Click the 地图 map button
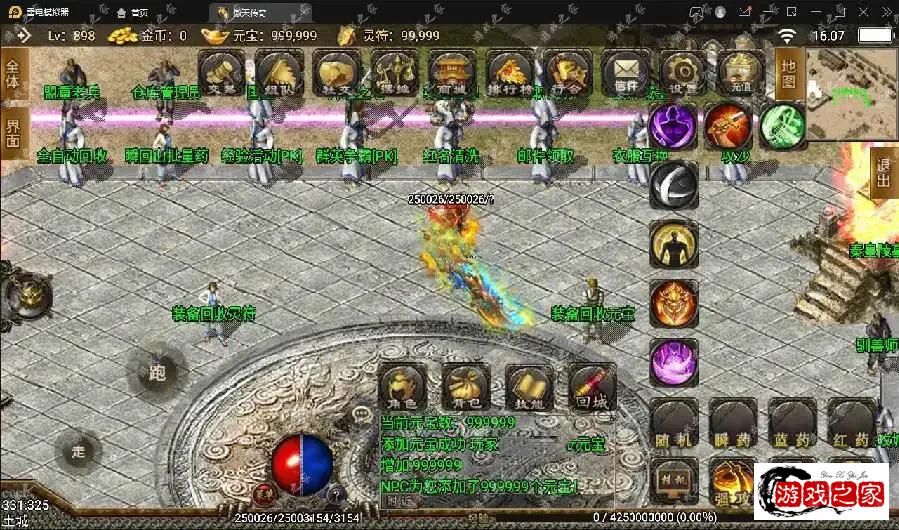 click(788, 70)
